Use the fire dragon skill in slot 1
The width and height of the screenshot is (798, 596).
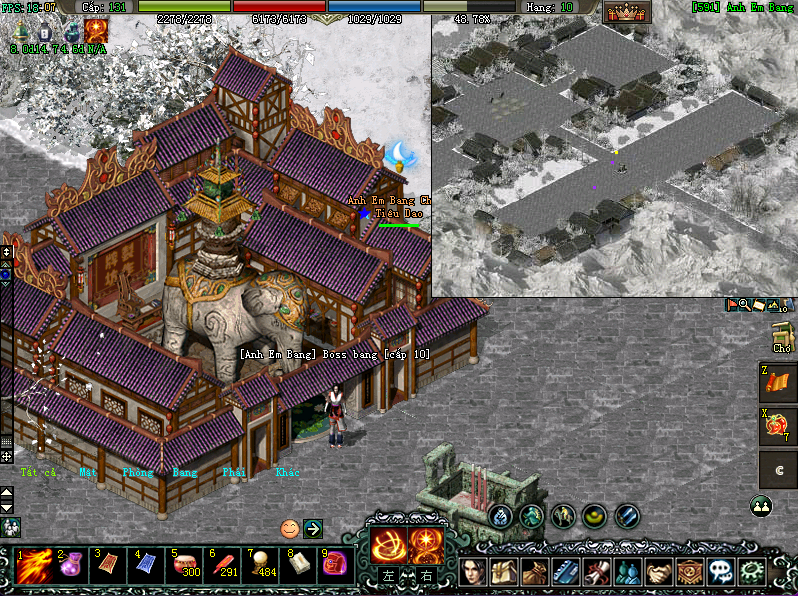(33, 568)
